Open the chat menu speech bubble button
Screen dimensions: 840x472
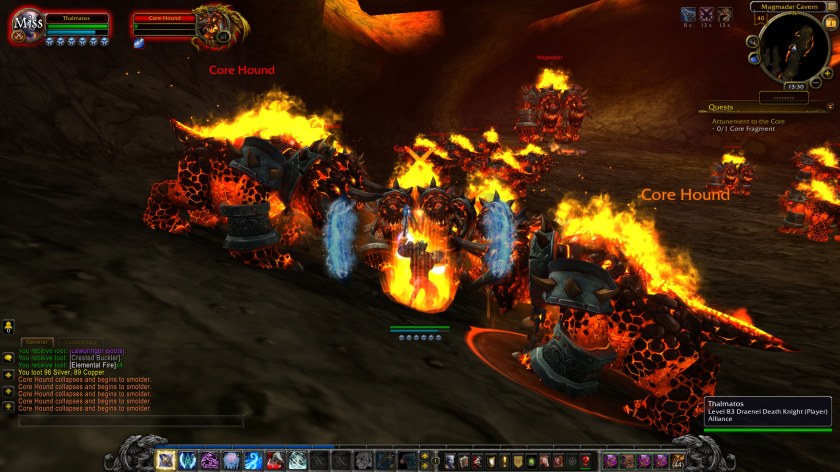[8, 358]
